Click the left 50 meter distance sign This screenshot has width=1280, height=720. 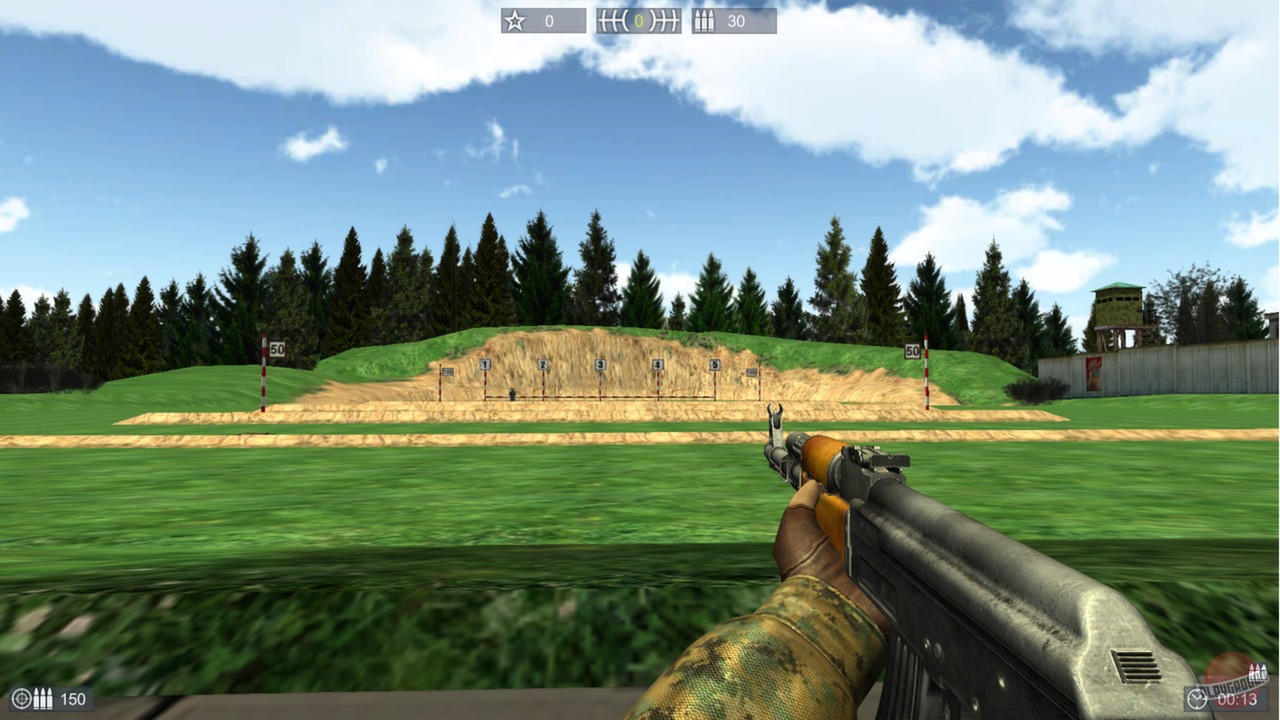coord(279,348)
